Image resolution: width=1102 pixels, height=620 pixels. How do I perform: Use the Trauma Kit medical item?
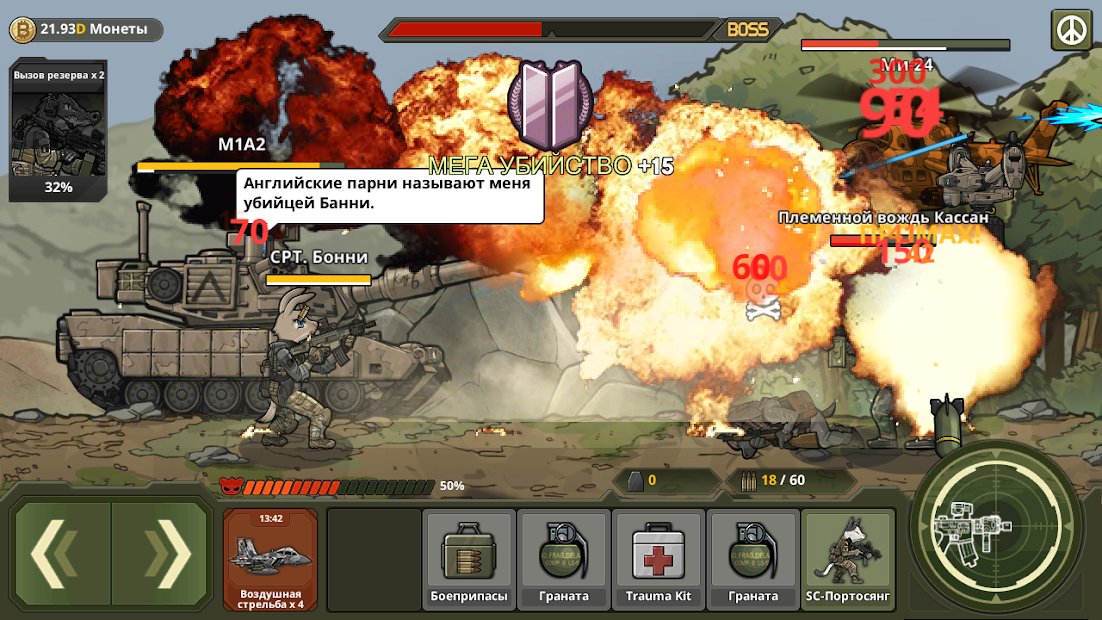click(658, 559)
